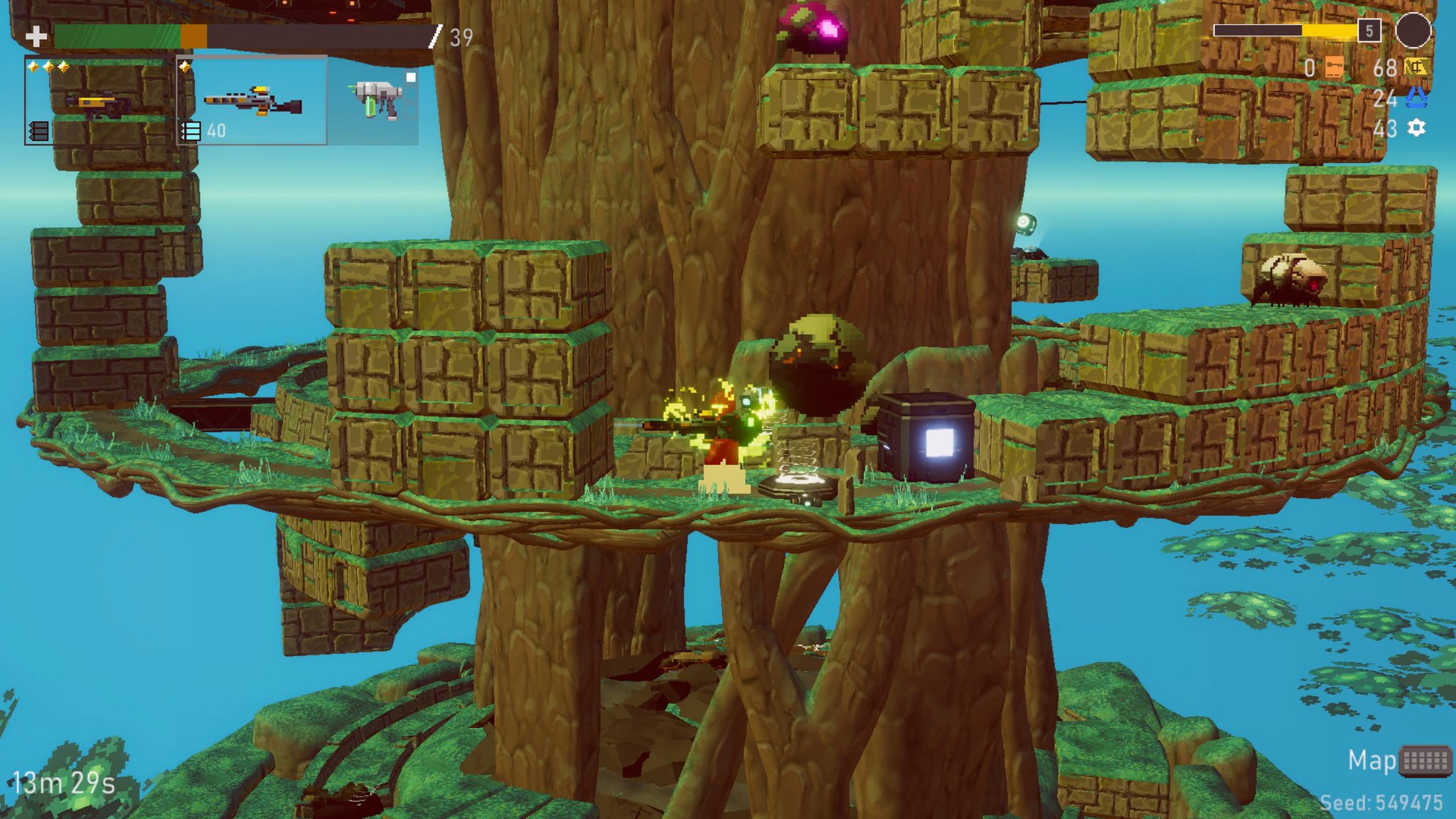Click the ammo clip icon in the shotgun slot
Viewport: 1456px width, 819px height.
tap(38, 131)
